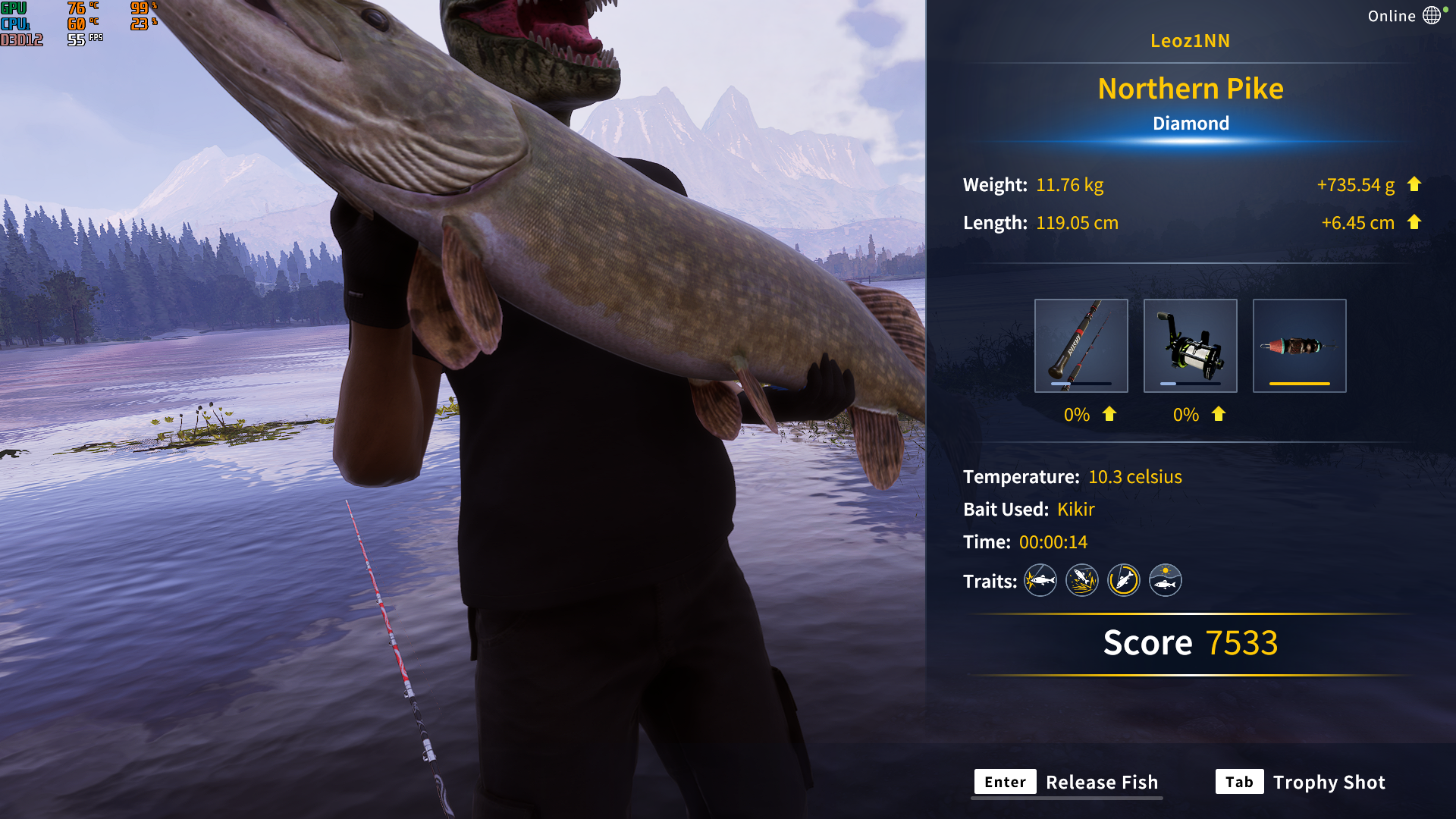Click the collision spark fish trait icon
The width and height of the screenshot is (1456, 819).
click(x=1040, y=580)
